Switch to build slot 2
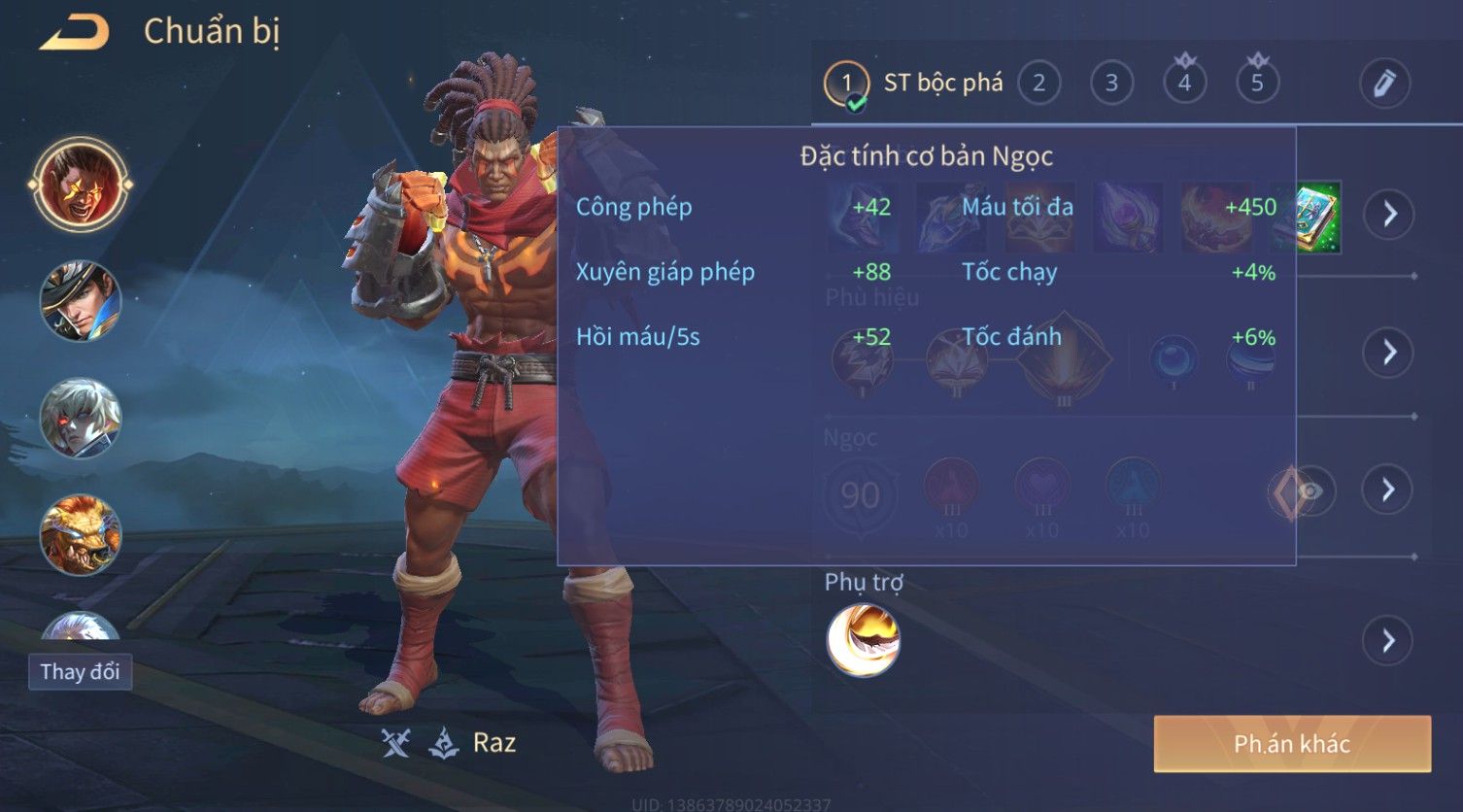Image resolution: width=1463 pixels, height=812 pixels. tap(1038, 84)
